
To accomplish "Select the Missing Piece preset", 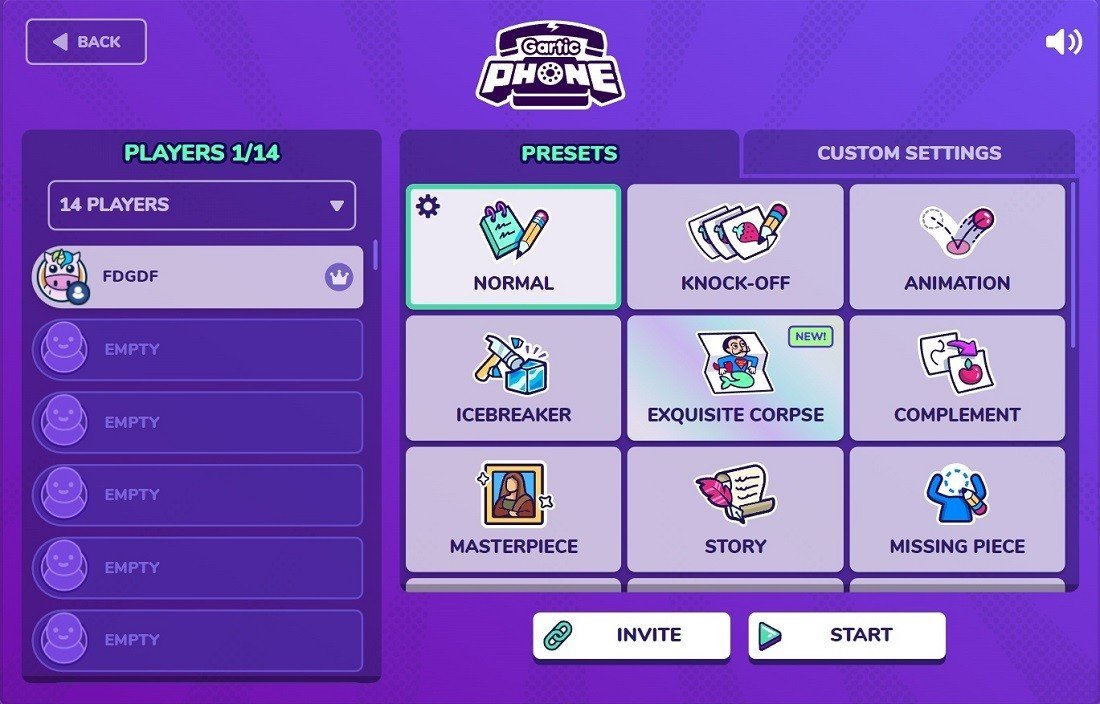I will [957, 509].
